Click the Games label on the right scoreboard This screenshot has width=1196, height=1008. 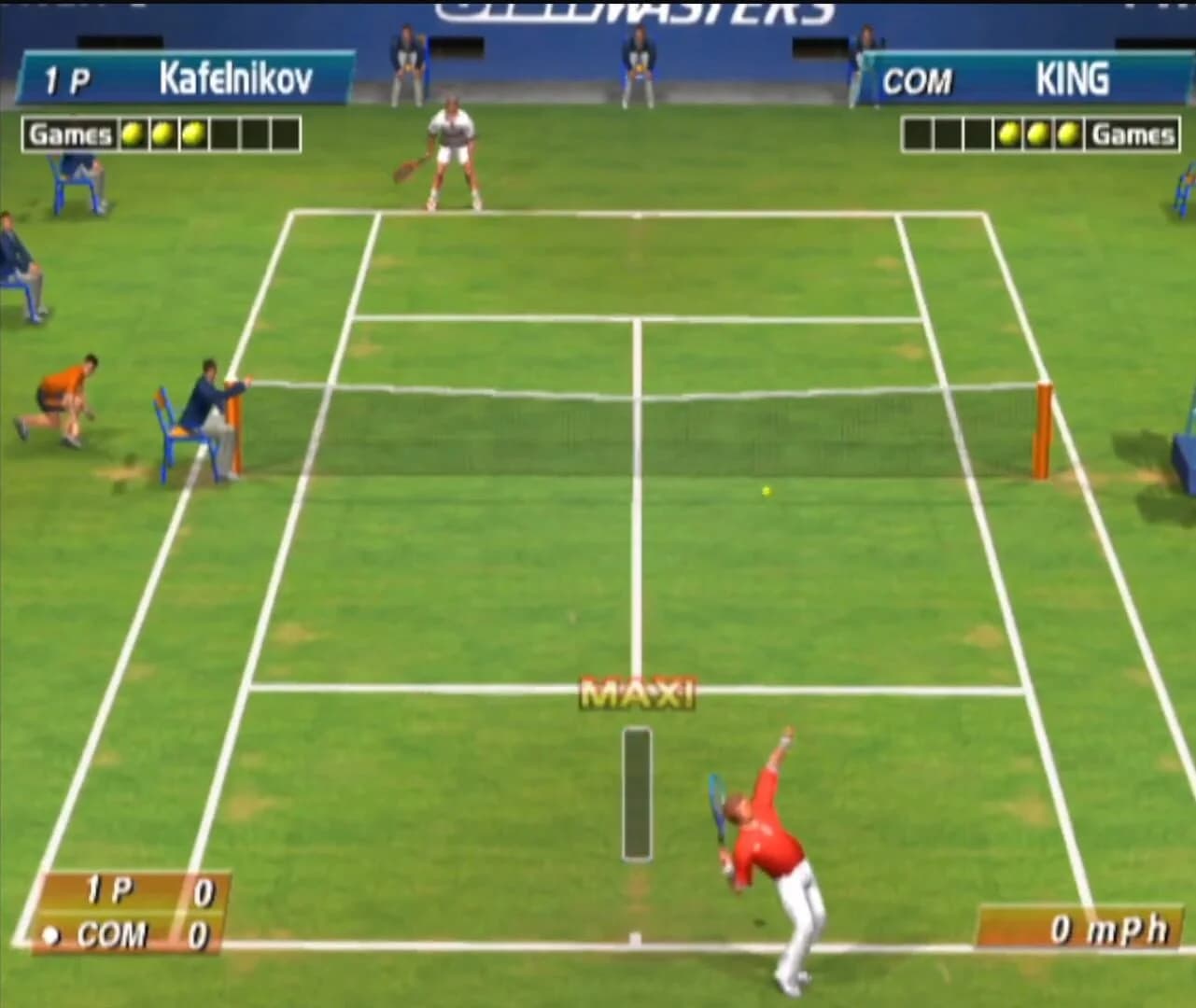pos(1132,133)
